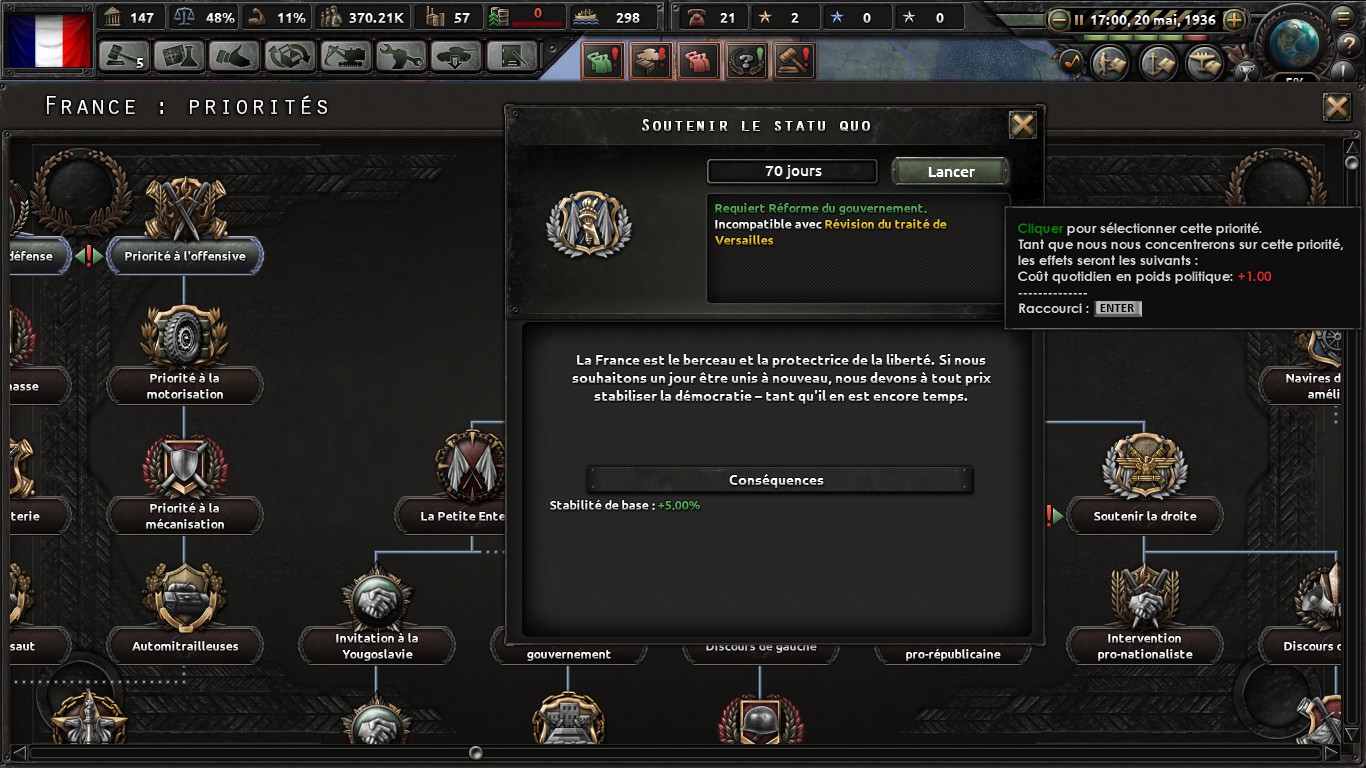The height and width of the screenshot is (768, 1366).
Task: Select the Soutenir la droite focus
Action: tap(1144, 516)
